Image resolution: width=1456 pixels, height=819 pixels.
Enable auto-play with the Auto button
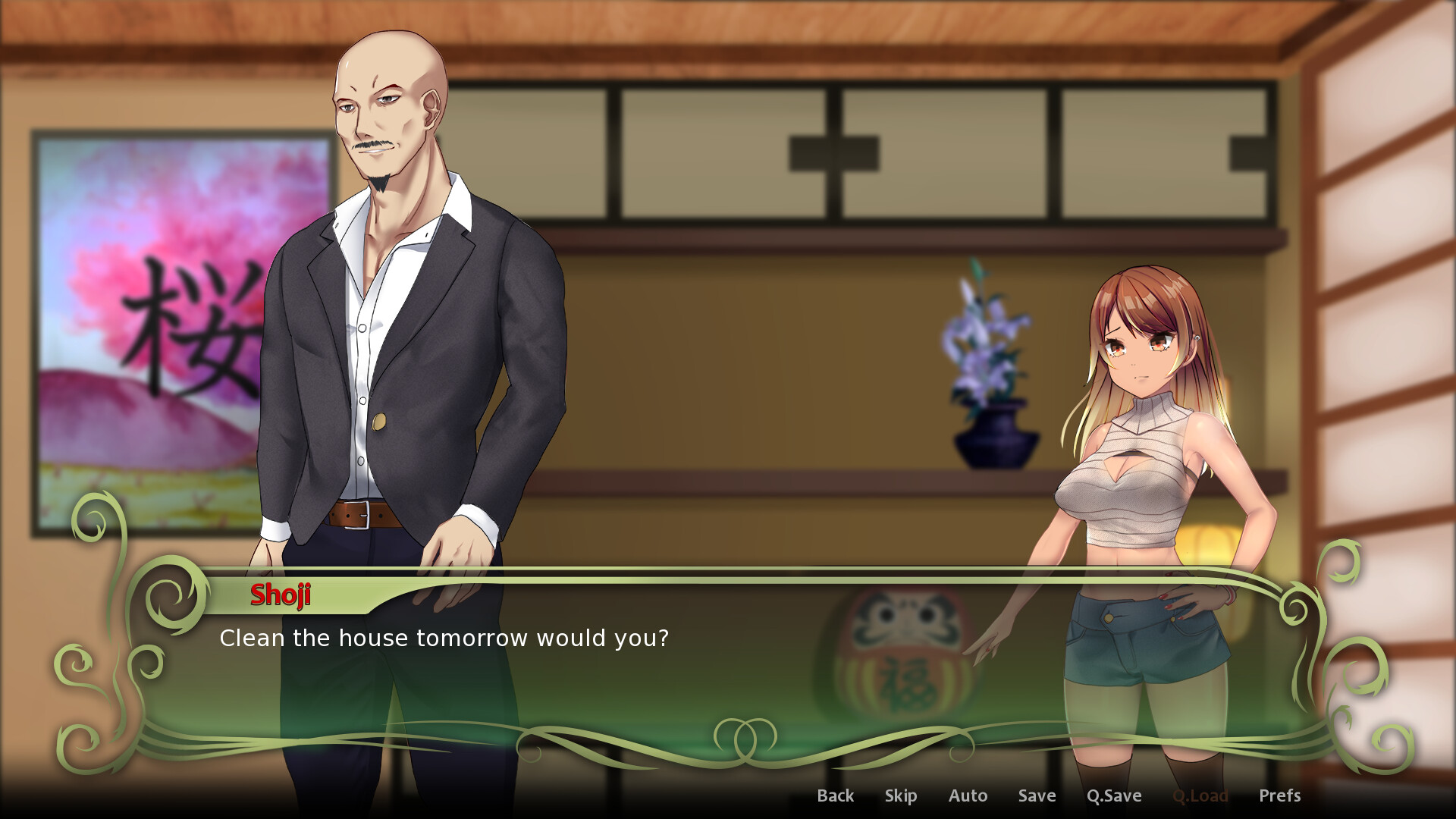tap(968, 795)
